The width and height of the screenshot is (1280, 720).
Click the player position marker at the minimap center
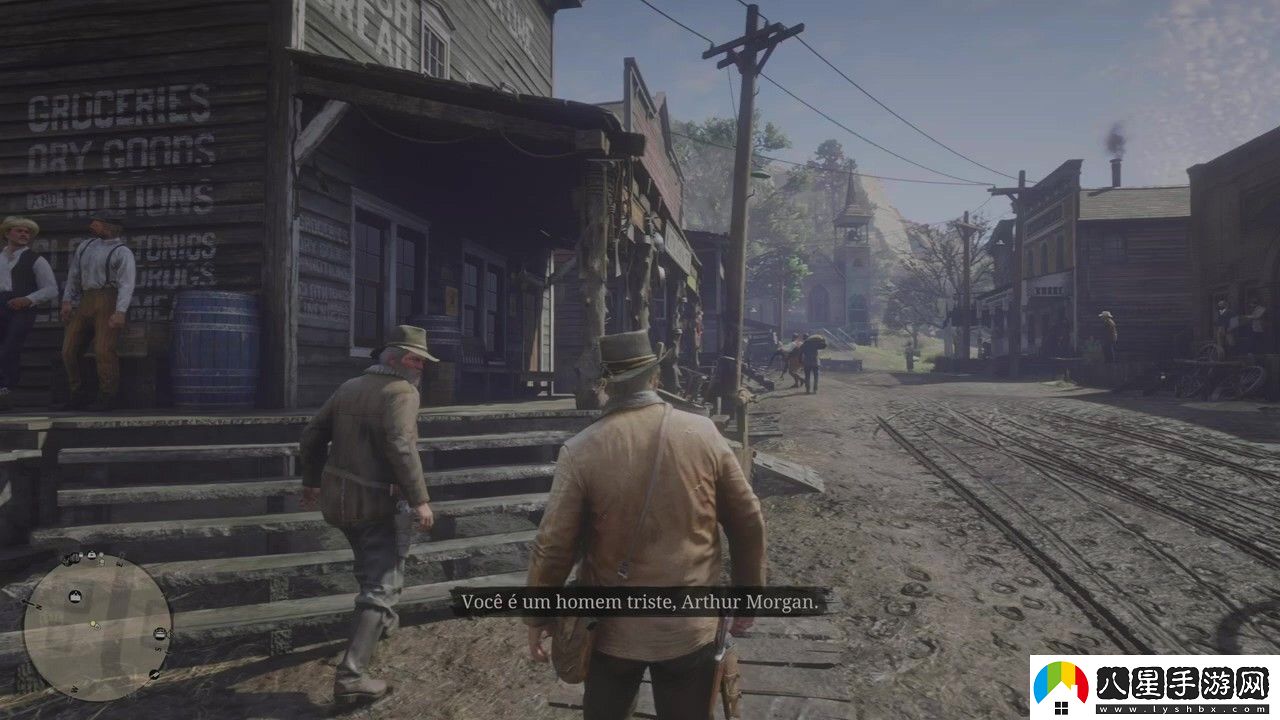(93, 624)
